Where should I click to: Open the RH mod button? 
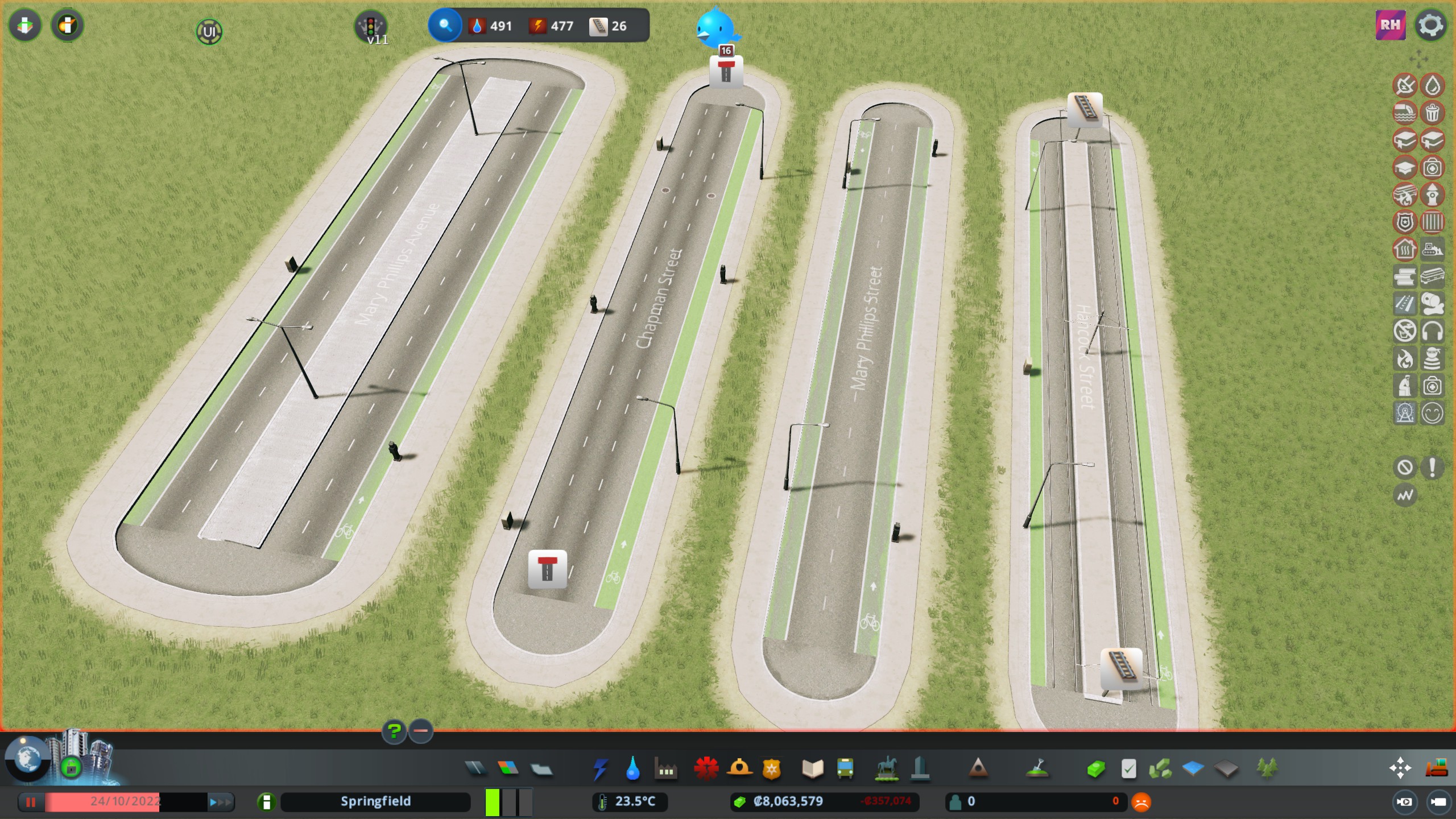pyautogui.click(x=1390, y=25)
